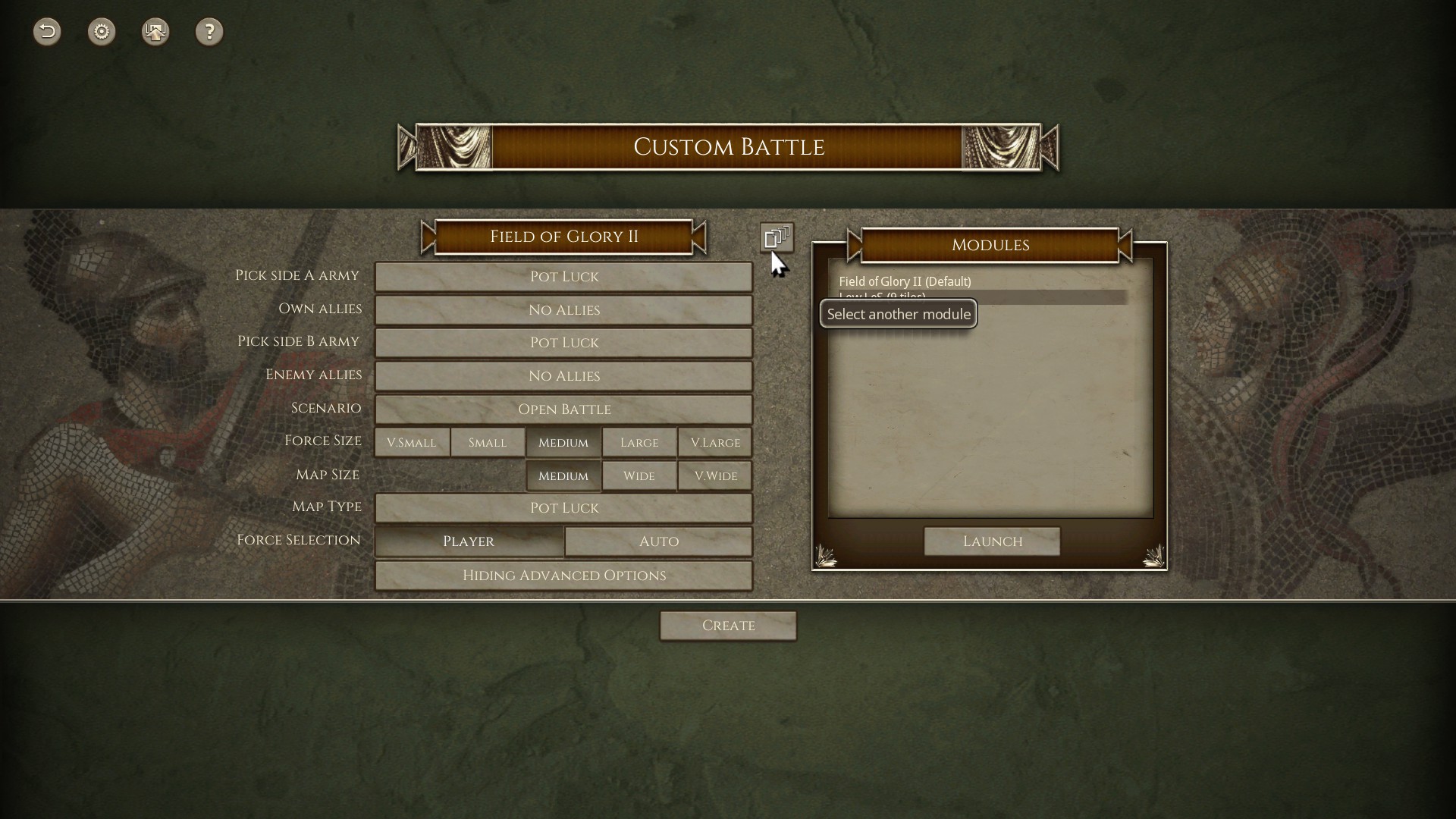This screenshot has height=819, width=1456.
Task: Click the back arrow icon
Action: pyautogui.click(x=46, y=32)
